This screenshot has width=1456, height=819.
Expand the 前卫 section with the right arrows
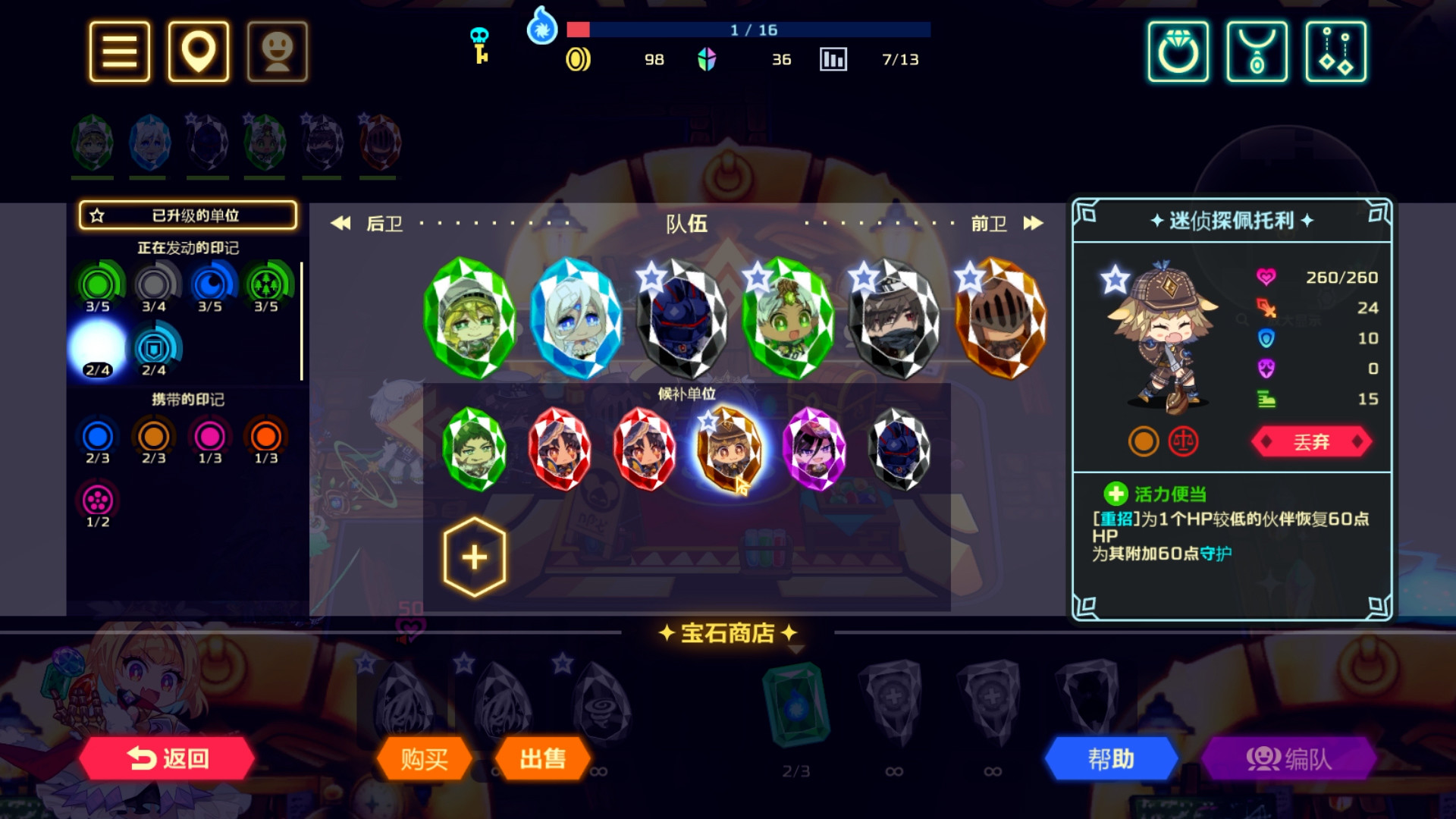click(x=1033, y=223)
